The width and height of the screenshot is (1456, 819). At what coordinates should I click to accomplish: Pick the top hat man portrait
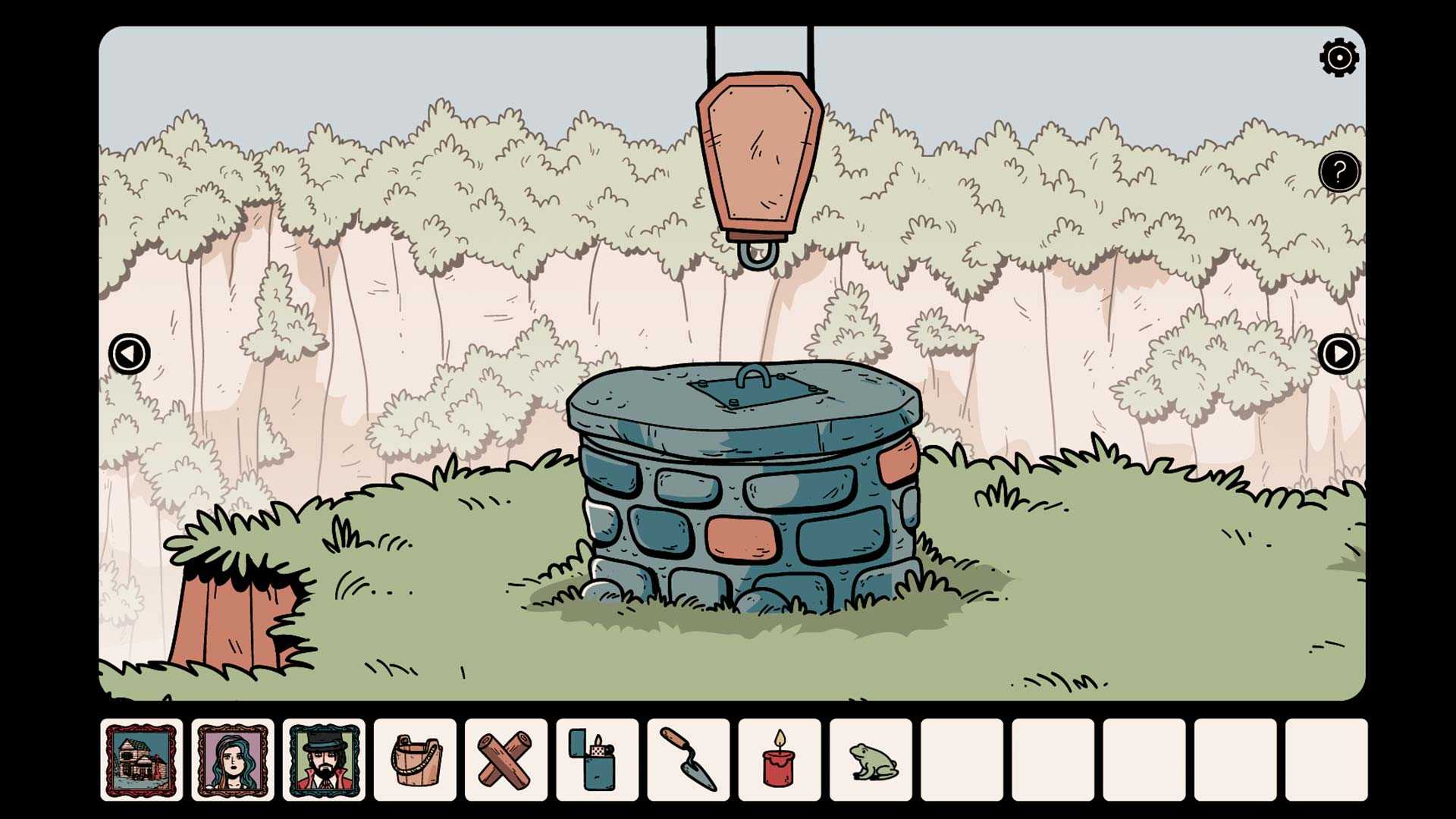click(x=324, y=760)
